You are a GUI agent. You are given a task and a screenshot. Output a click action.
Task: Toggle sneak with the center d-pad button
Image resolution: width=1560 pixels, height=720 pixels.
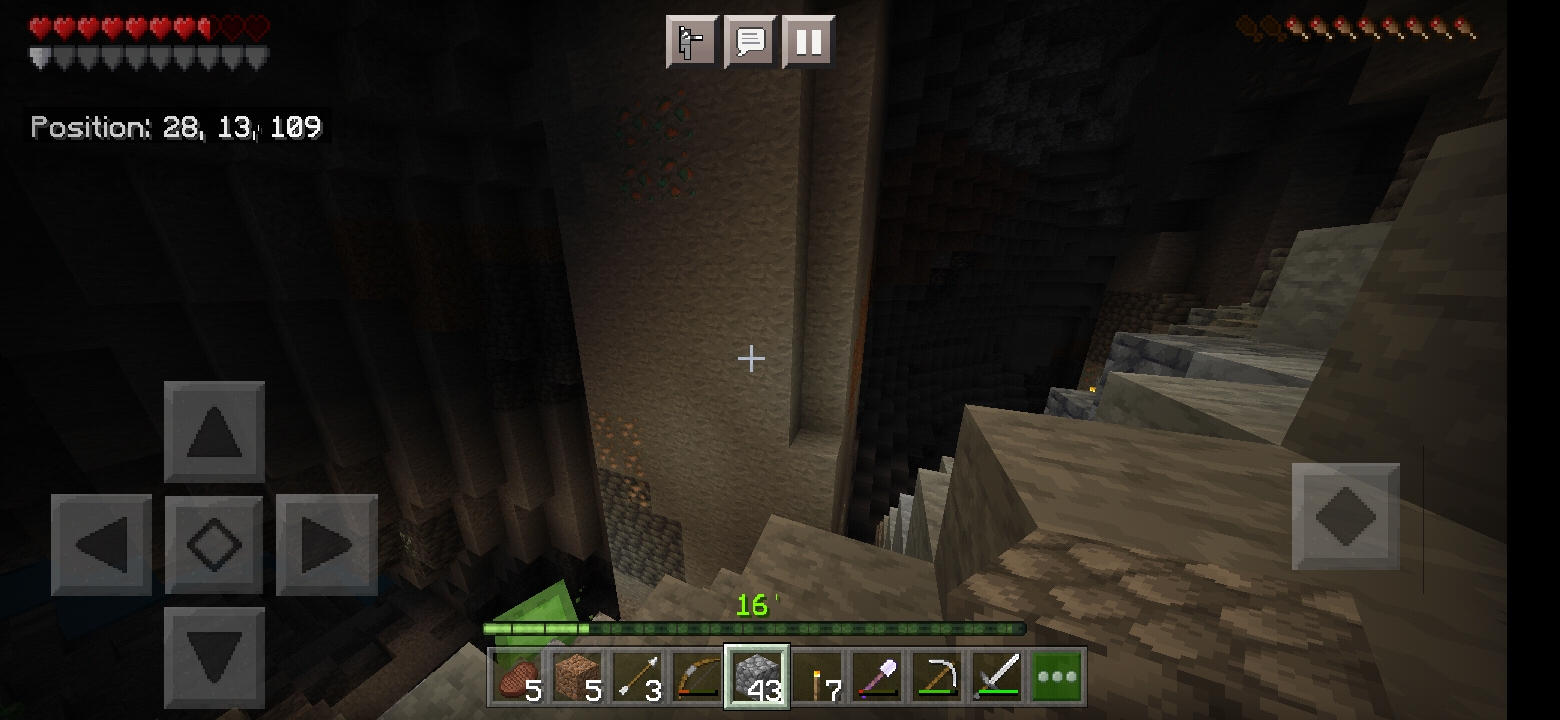click(x=214, y=545)
